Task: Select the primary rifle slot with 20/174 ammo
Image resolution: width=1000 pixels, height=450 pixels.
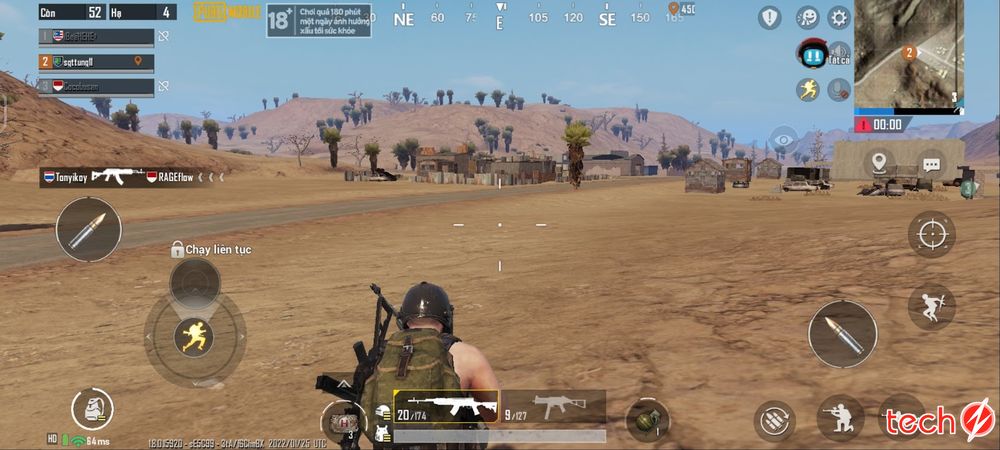Action: pyautogui.click(x=446, y=406)
